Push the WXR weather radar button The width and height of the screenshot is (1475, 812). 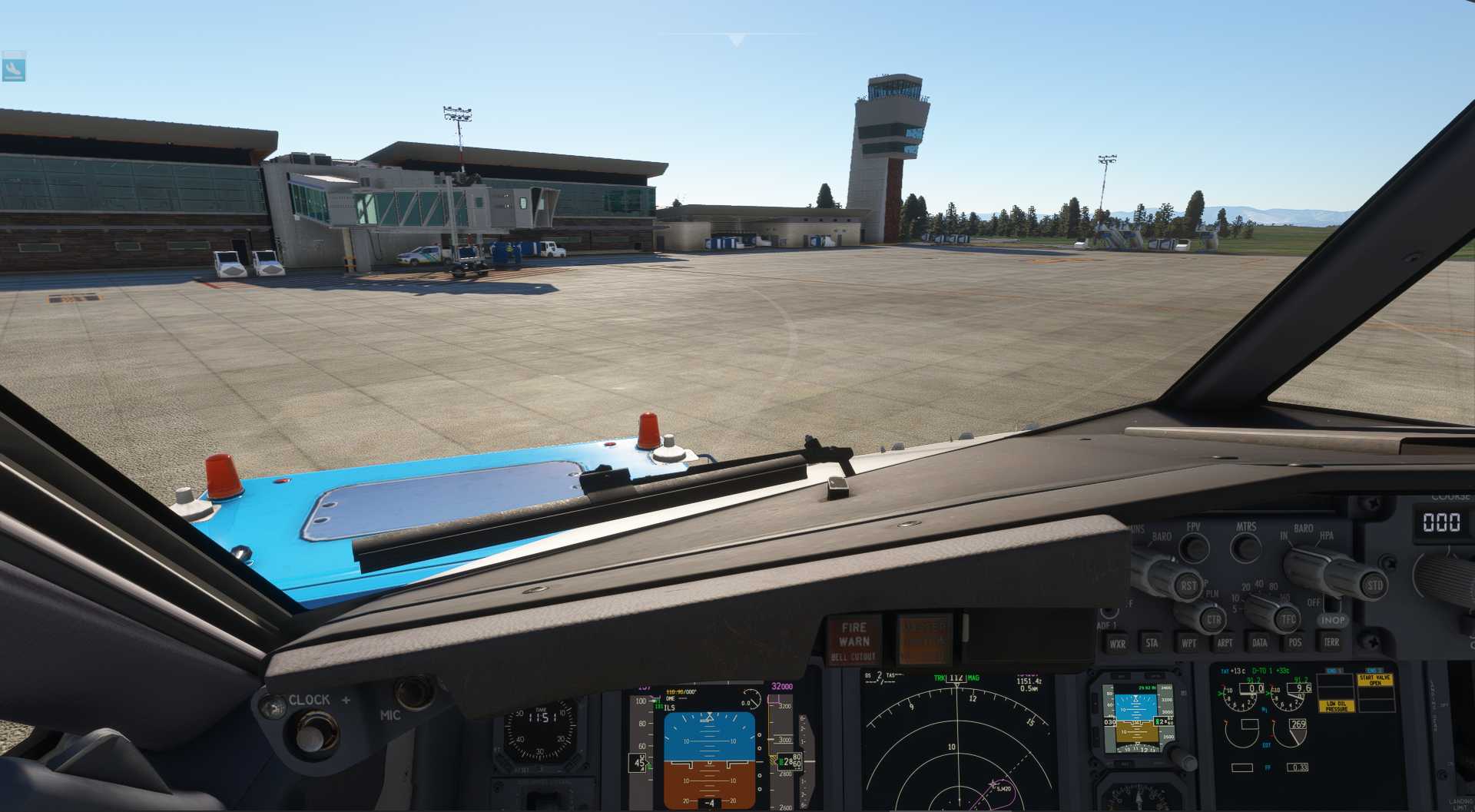click(x=1117, y=644)
